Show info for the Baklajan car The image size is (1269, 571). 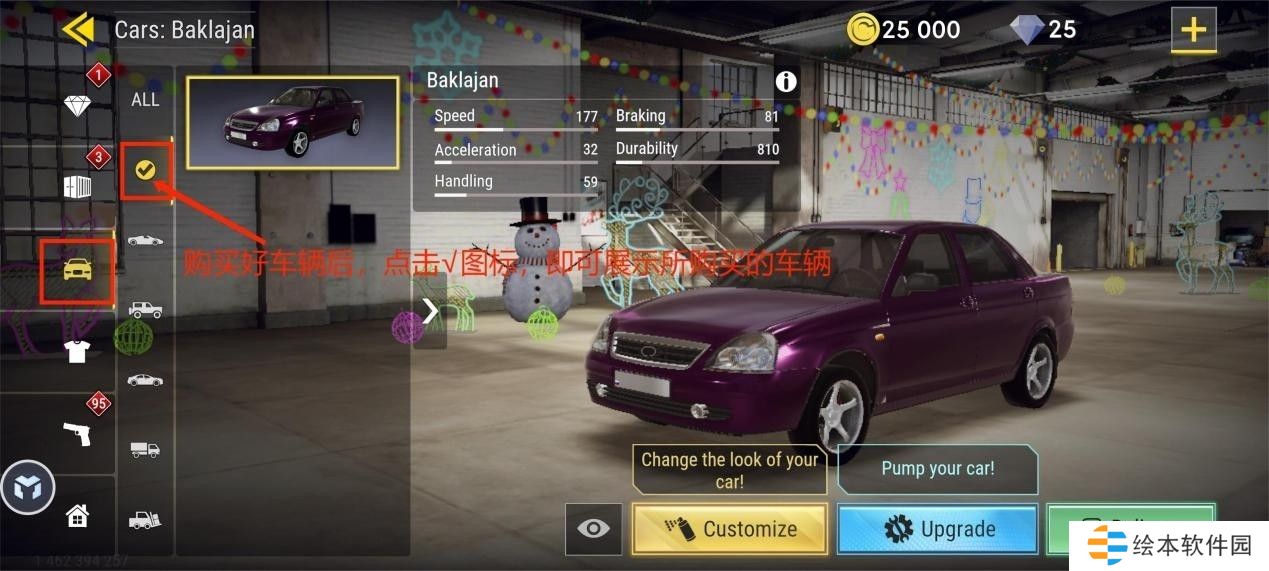click(x=786, y=82)
